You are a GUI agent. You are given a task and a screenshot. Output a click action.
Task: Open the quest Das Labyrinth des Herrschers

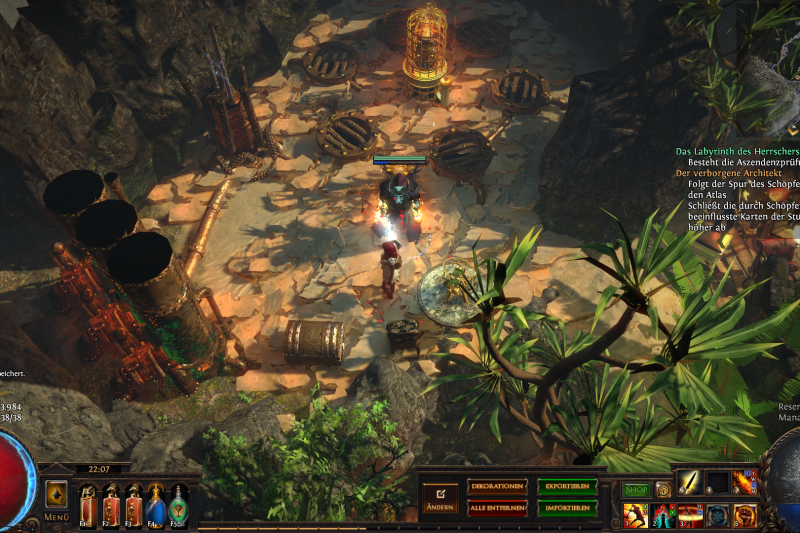tap(738, 151)
